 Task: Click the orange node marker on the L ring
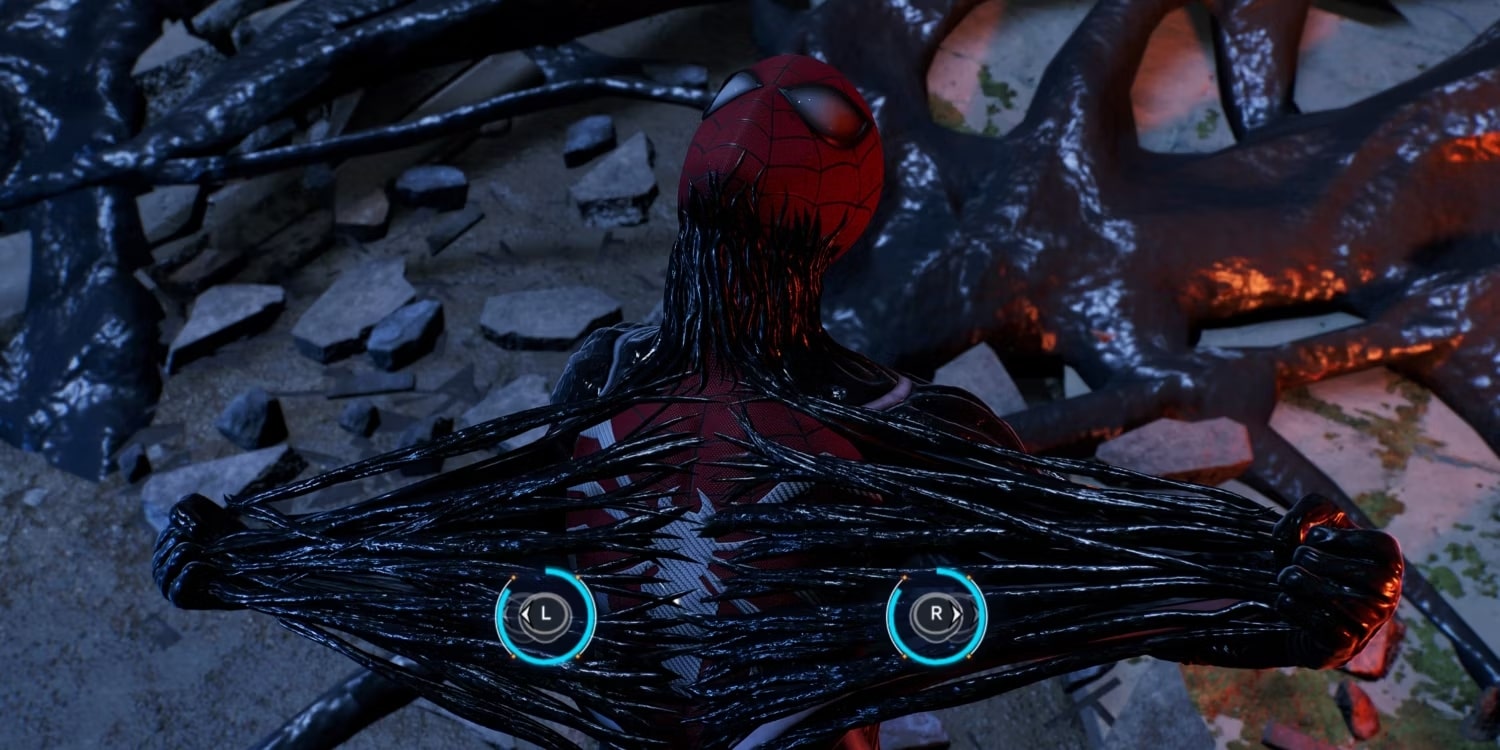[x=514, y=577]
